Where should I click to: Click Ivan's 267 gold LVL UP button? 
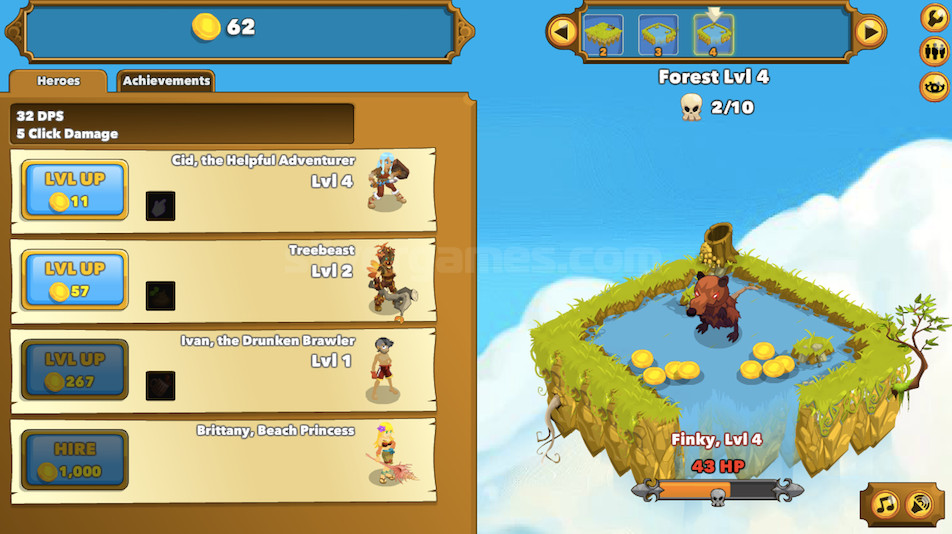[75, 370]
